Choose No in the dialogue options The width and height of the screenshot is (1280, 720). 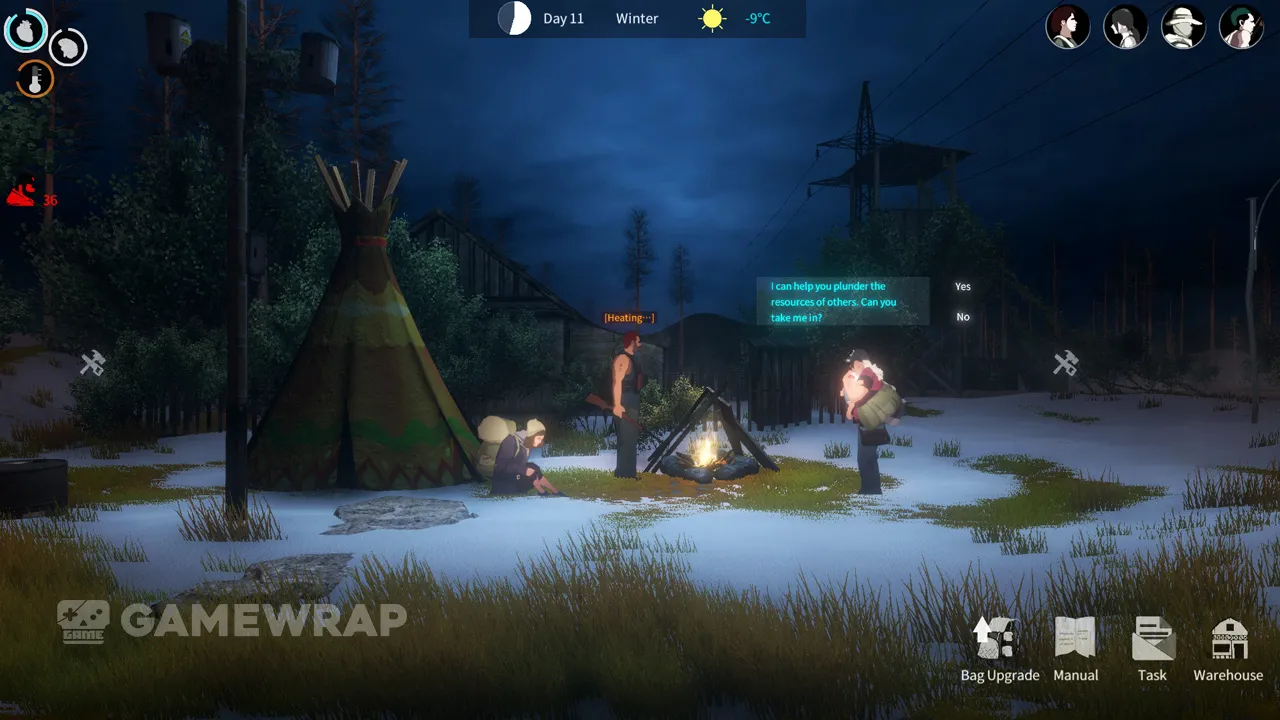962,317
